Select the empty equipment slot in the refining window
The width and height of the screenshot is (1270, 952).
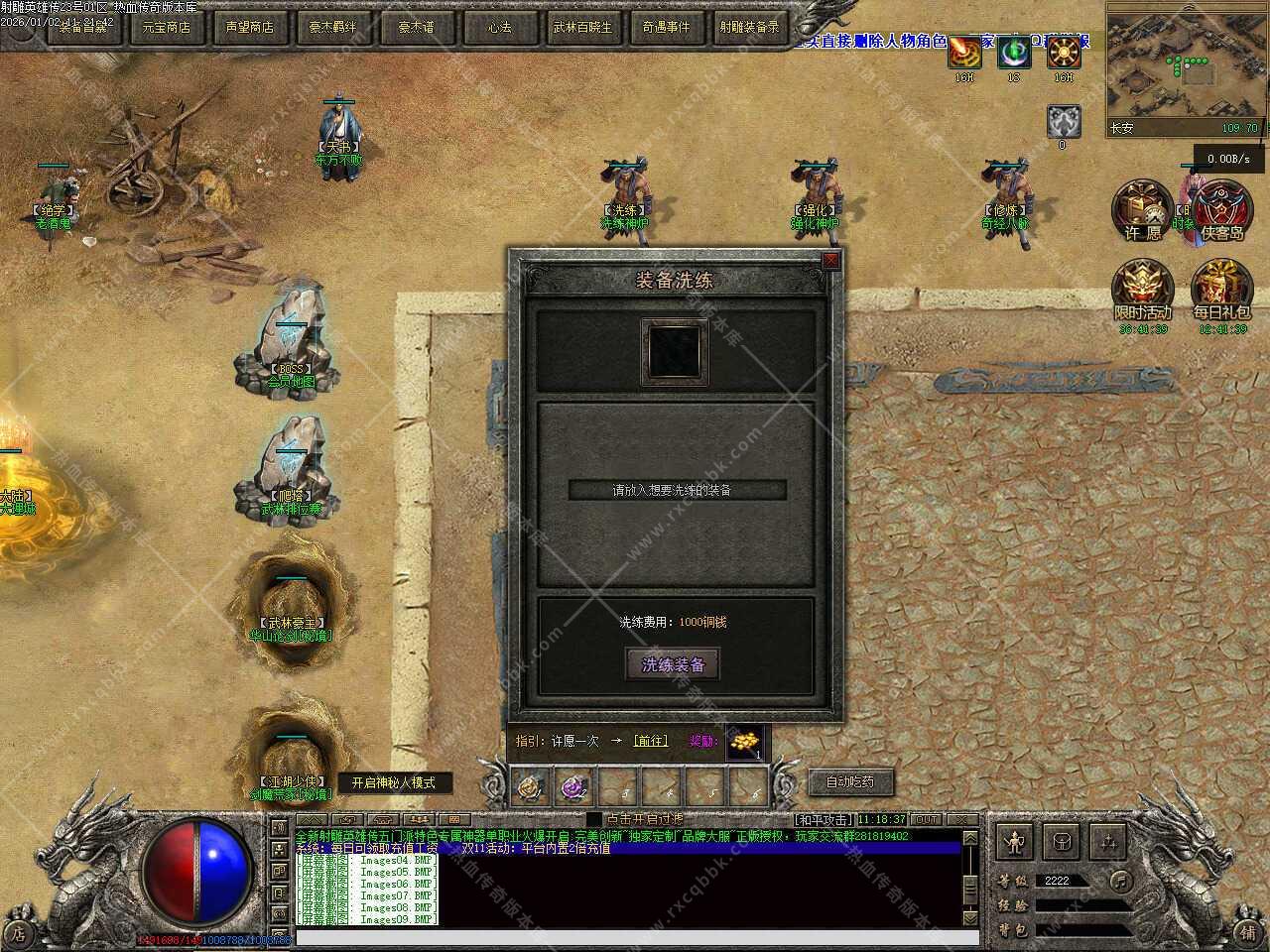[675, 351]
